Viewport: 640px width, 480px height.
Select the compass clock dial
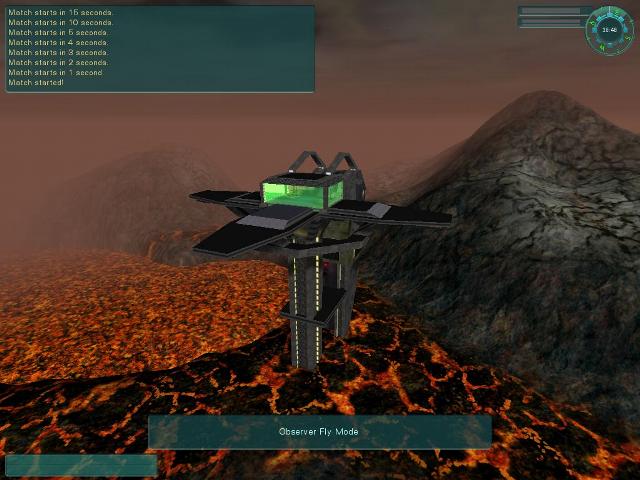[x=609, y=29]
